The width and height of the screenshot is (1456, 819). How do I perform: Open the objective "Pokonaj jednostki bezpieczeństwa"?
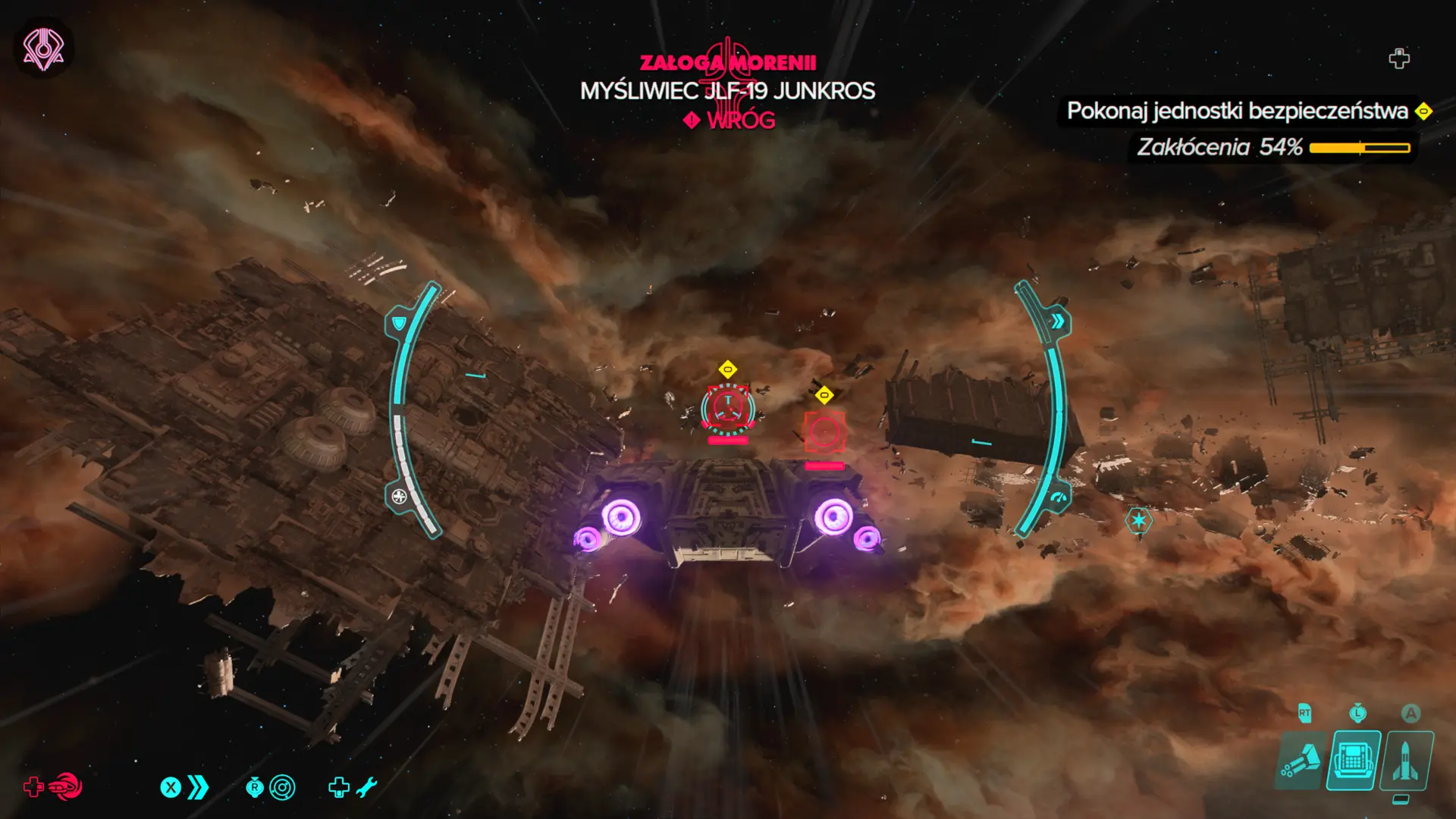(1238, 111)
